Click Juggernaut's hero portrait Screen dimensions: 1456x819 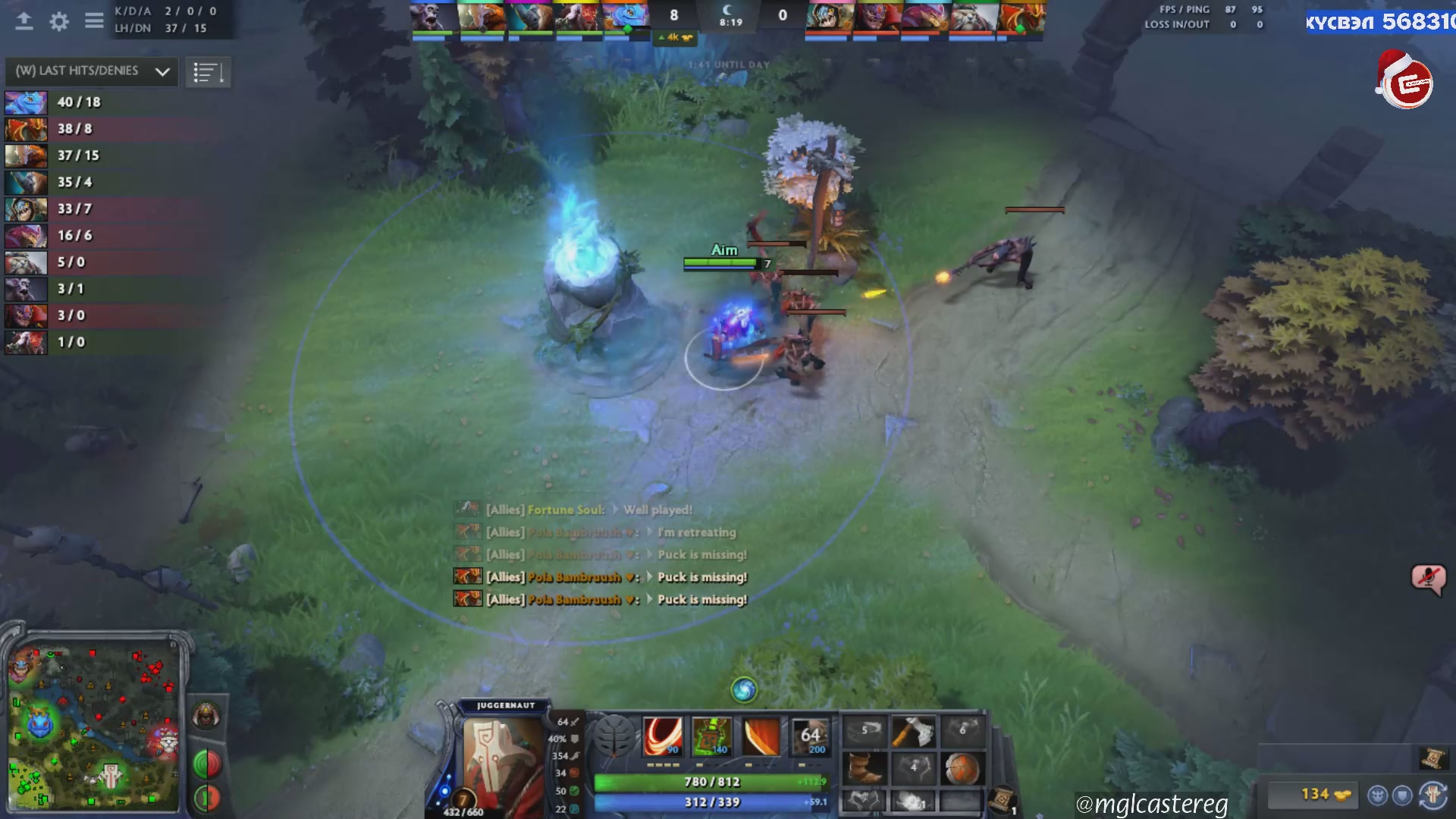(x=502, y=762)
